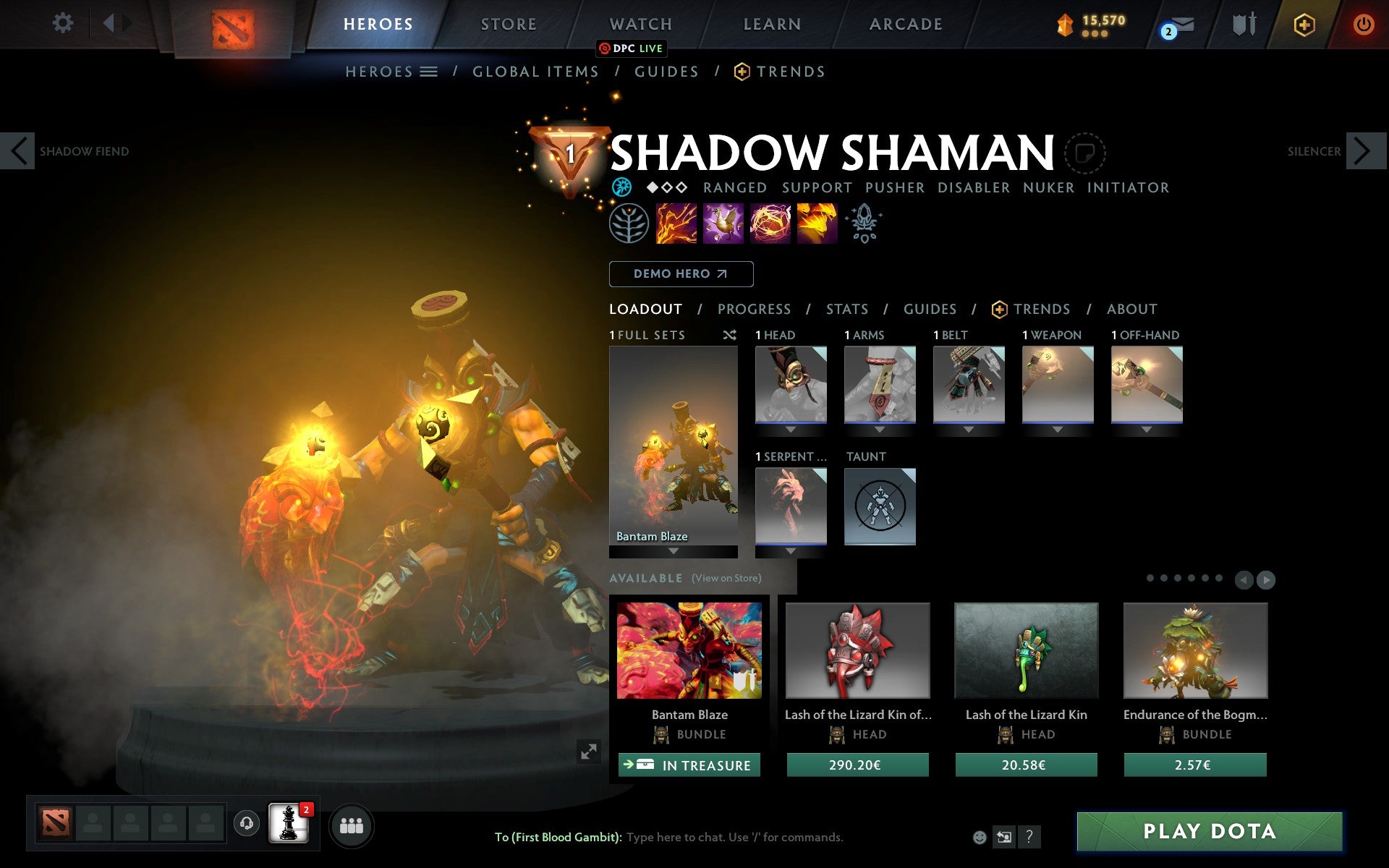View the Mass Serpent Ward ability icon
This screenshot has width=1389, height=868.
point(816,224)
